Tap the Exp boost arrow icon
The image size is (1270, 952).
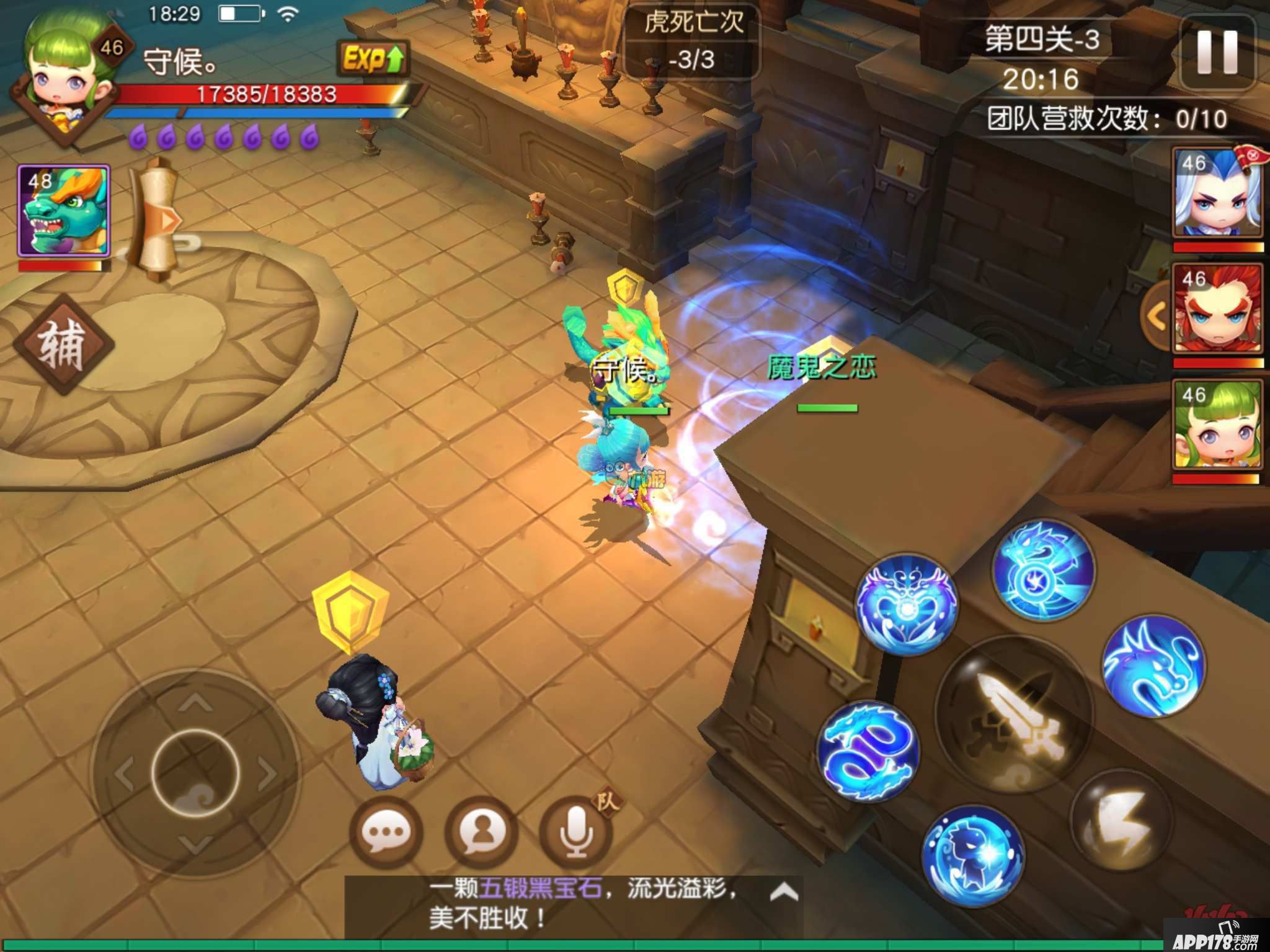coord(373,59)
